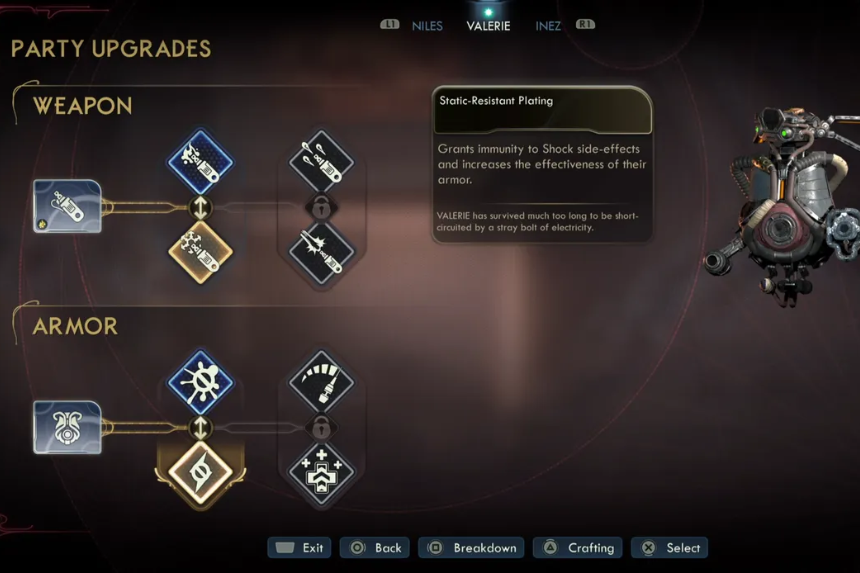Click the padlock between armor upgrades
This screenshot has height=573, width=860.
pyautogui.click(x=321, y=427)
